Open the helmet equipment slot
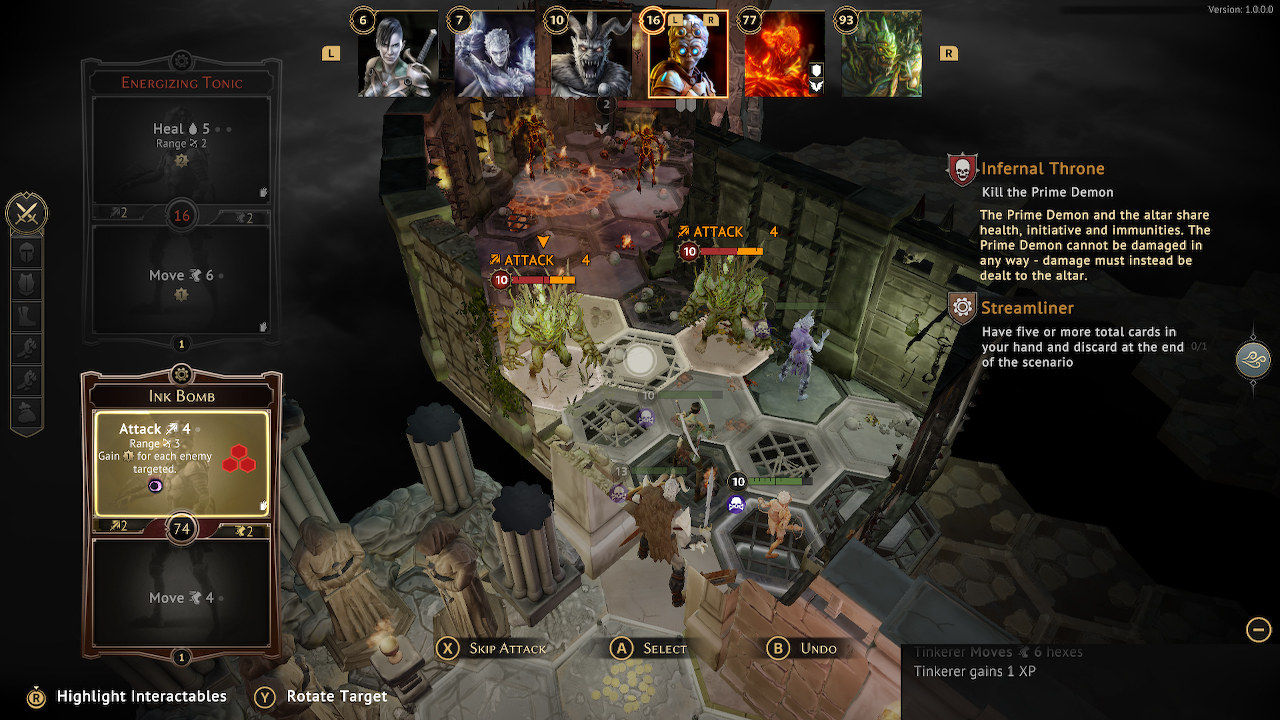This screenshot has height=720, width=1280. pyautogui.click(x=27, y=253)
